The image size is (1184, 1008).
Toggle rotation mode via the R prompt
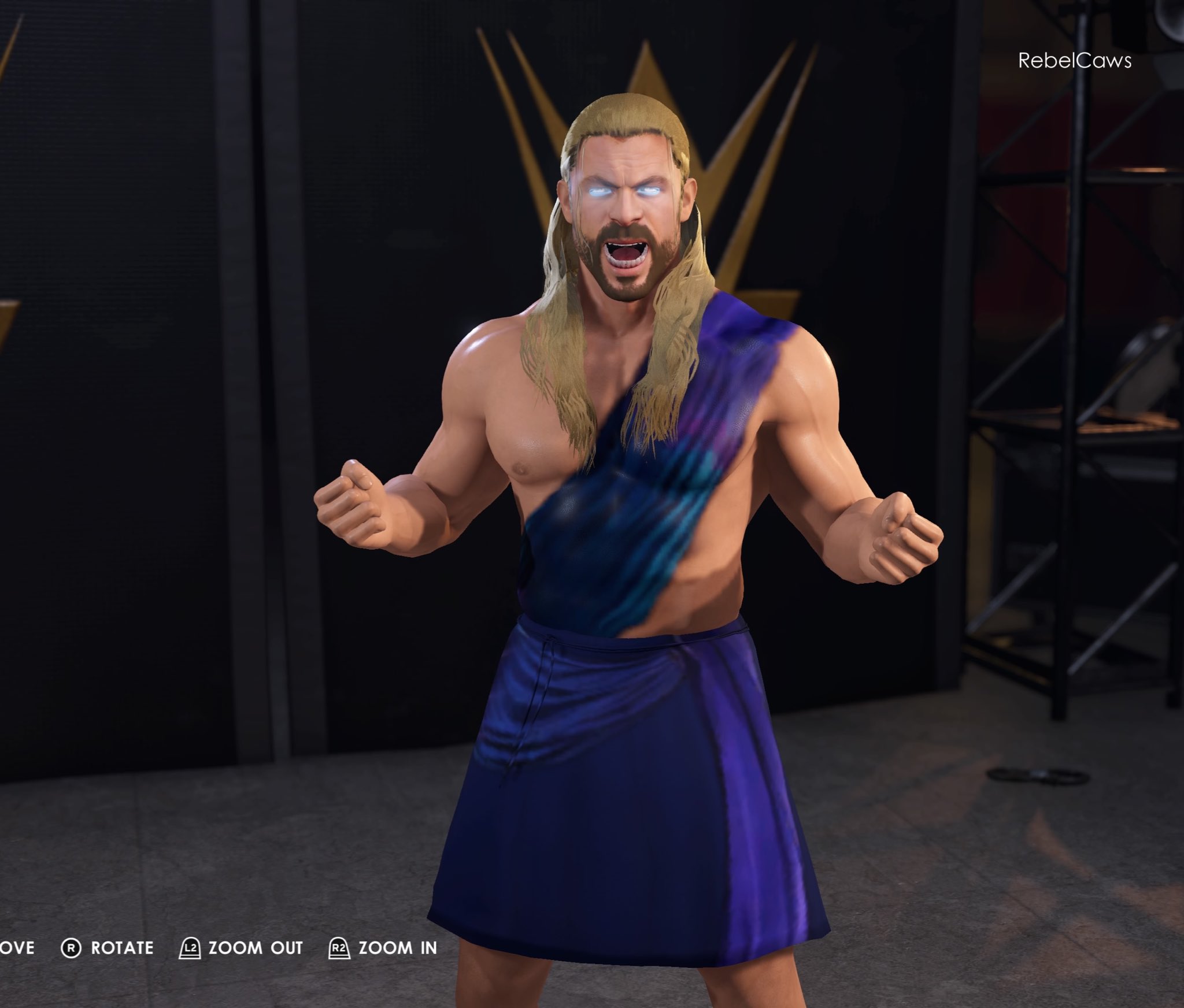tap(72, 948)
